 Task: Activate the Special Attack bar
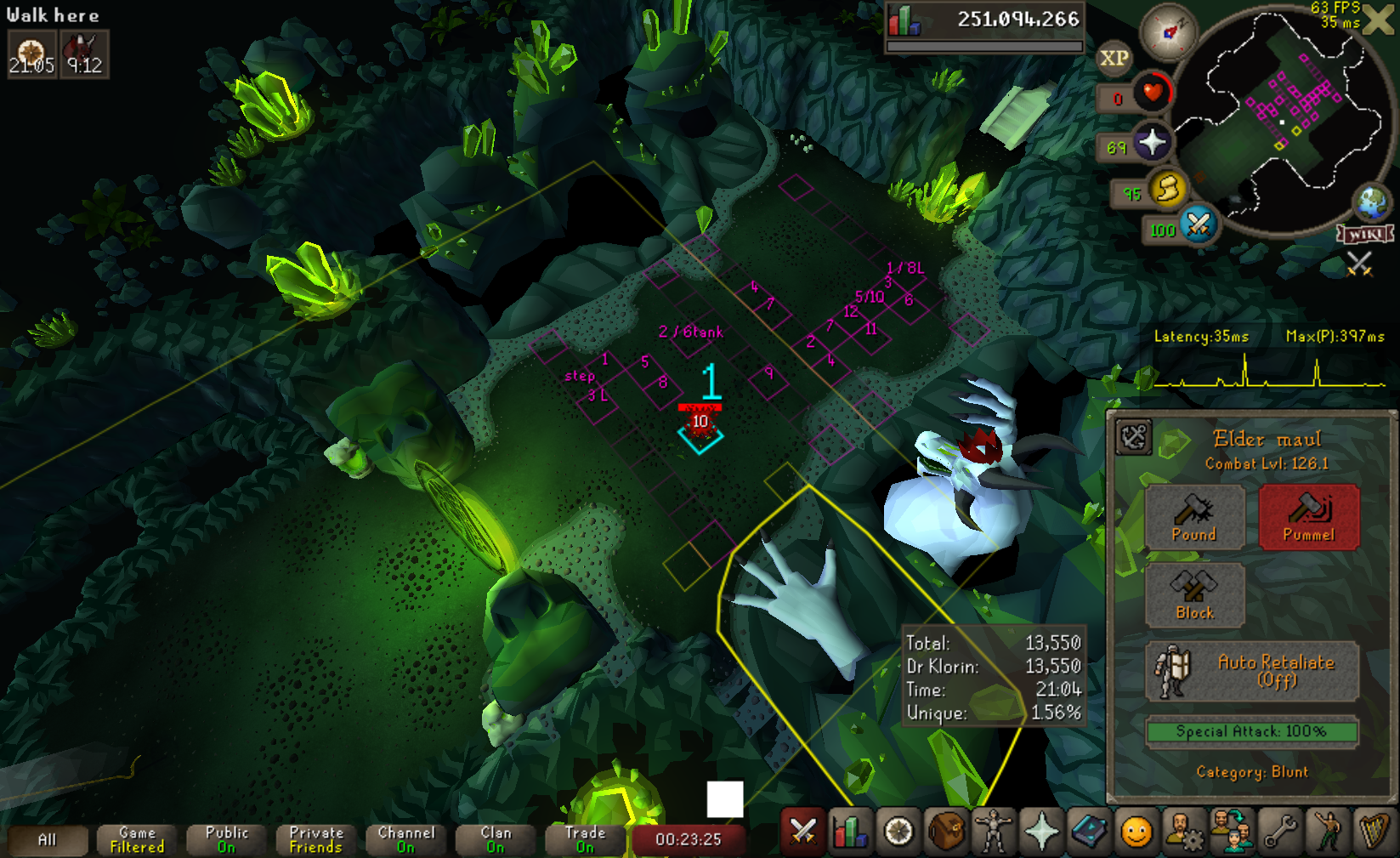tap(1251, 731)
